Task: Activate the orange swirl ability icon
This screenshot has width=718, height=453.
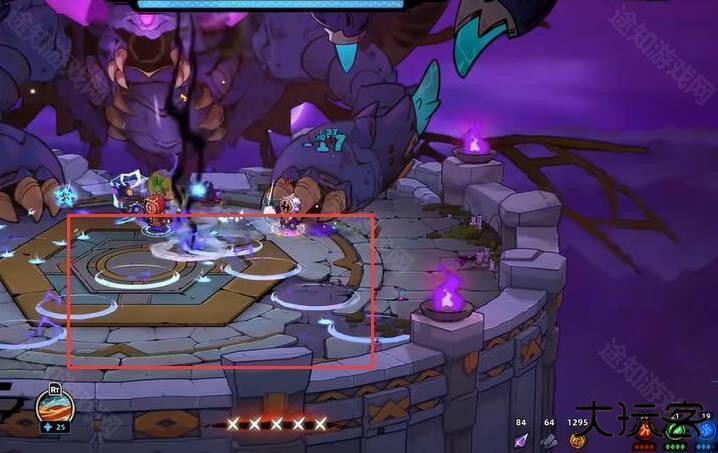Action: click(54, 406)
